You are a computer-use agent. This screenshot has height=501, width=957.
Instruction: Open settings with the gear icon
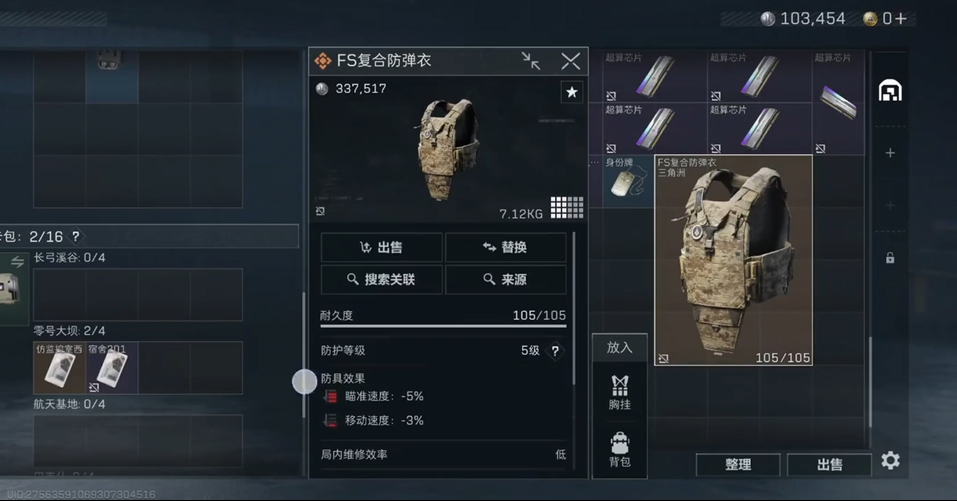[x=890, y=460]
